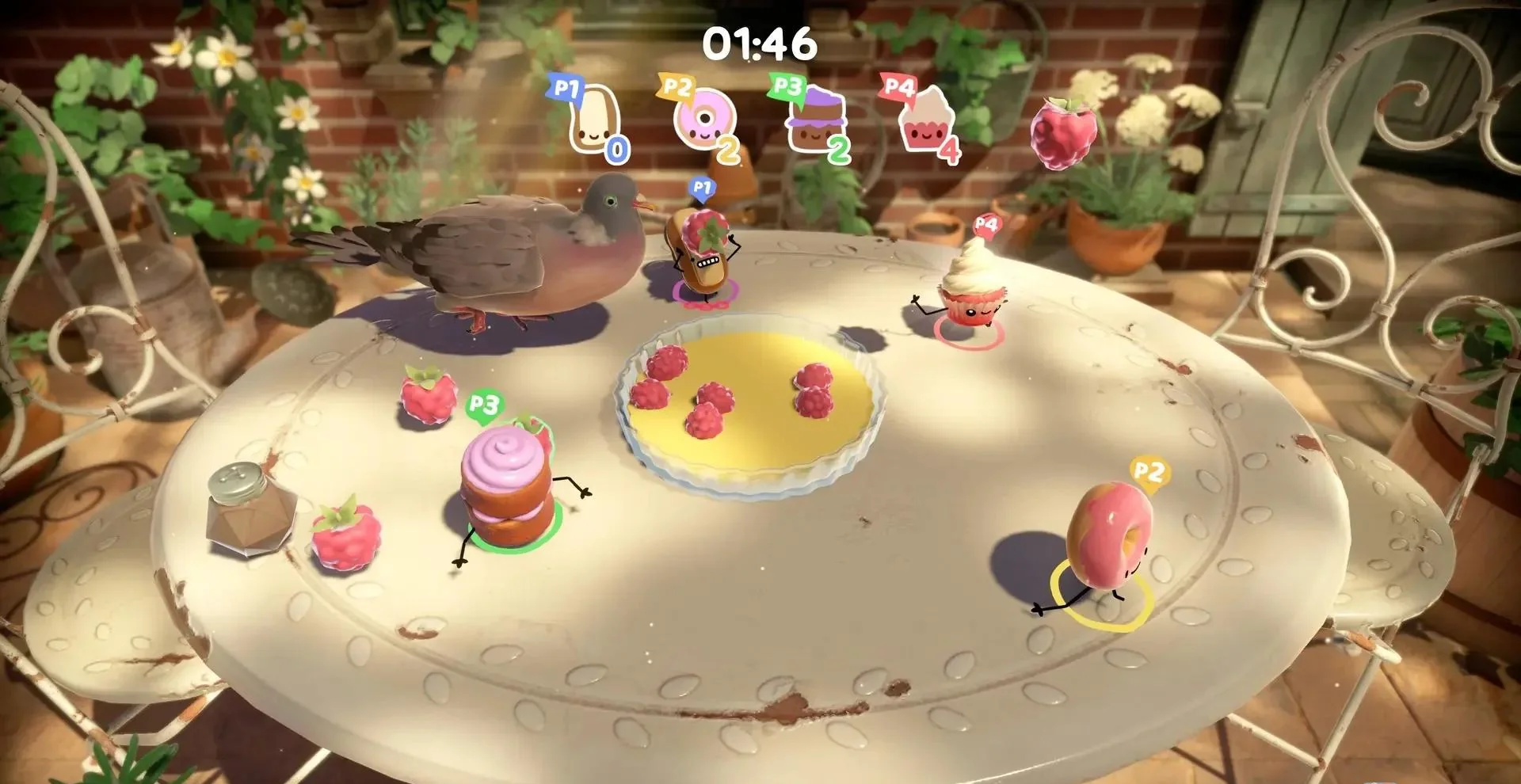Select P1's bread character score icon

click(x=596, y=119)
